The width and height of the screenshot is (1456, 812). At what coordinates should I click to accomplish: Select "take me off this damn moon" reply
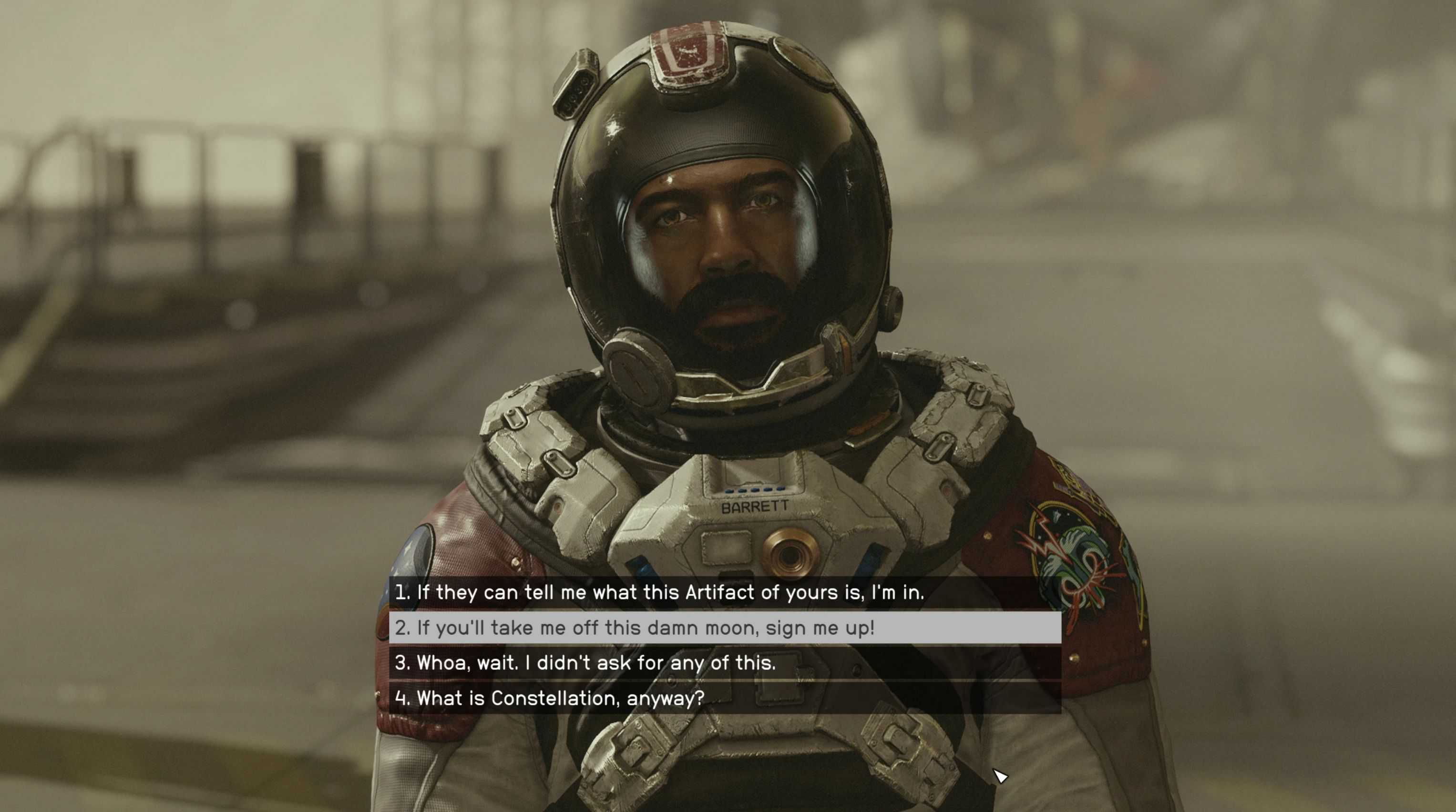(x=635, y=628)
